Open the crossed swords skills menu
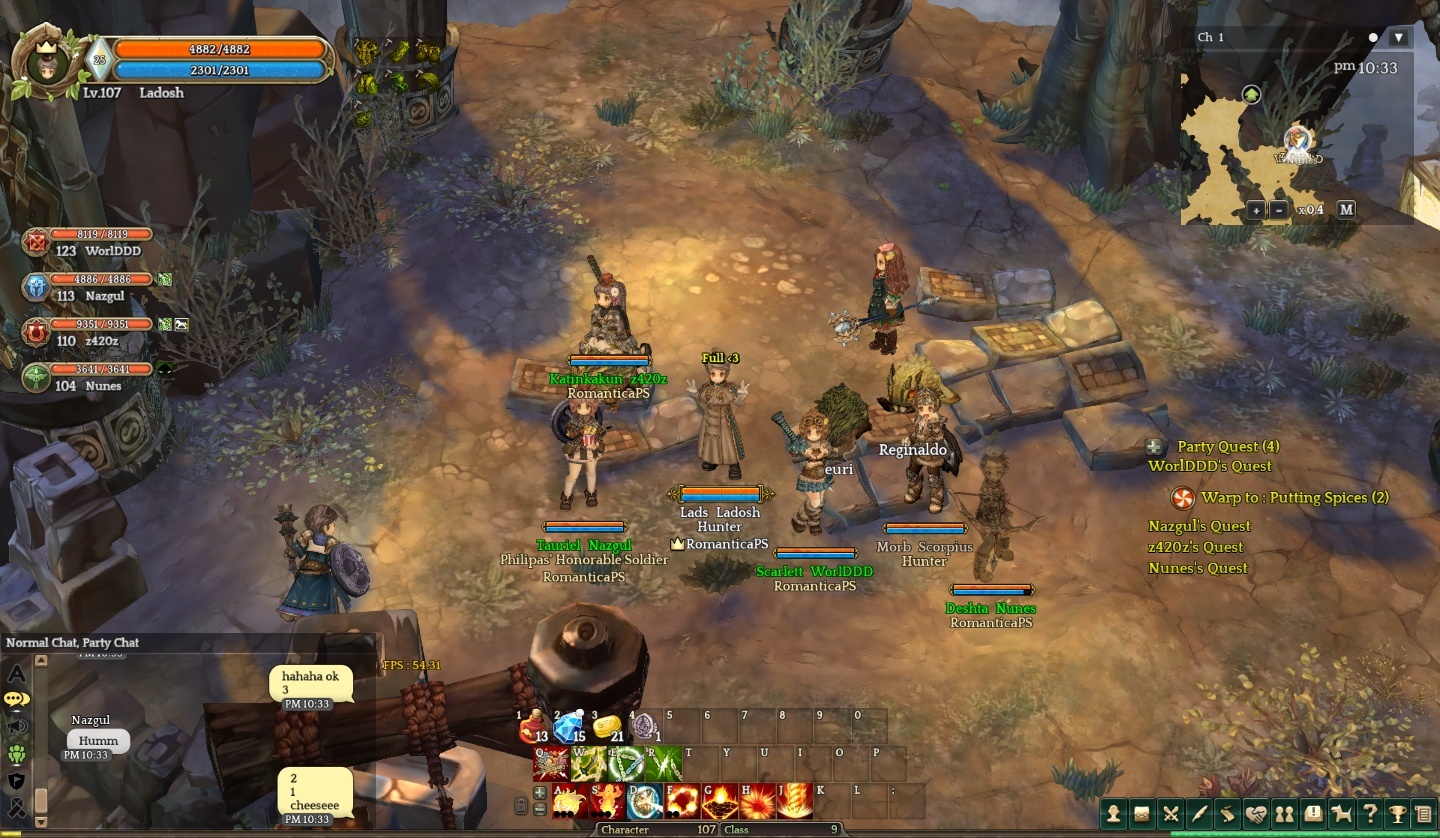 click(x=1170, y=814)
